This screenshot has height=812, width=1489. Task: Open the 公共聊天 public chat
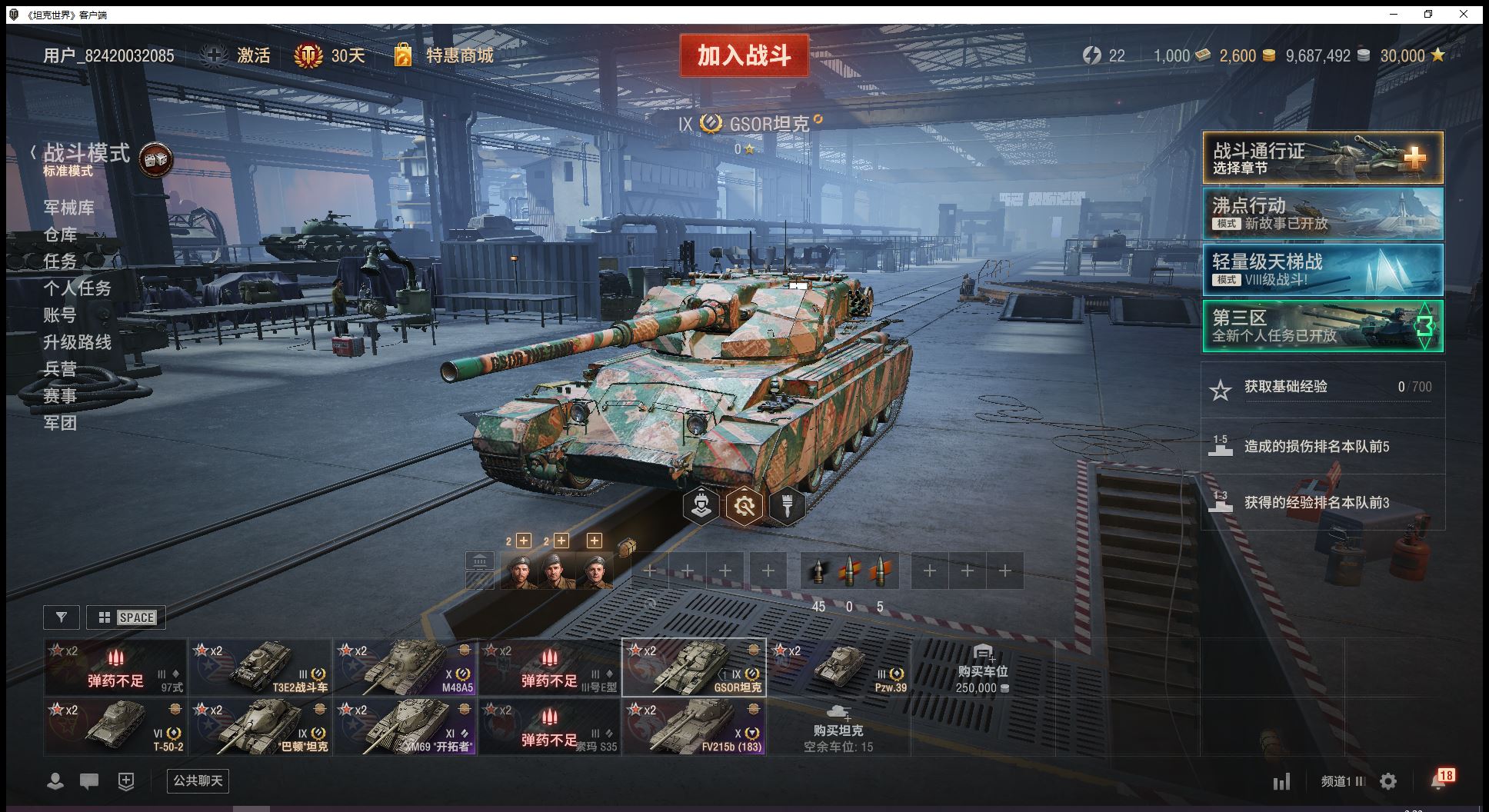(198, 781)
